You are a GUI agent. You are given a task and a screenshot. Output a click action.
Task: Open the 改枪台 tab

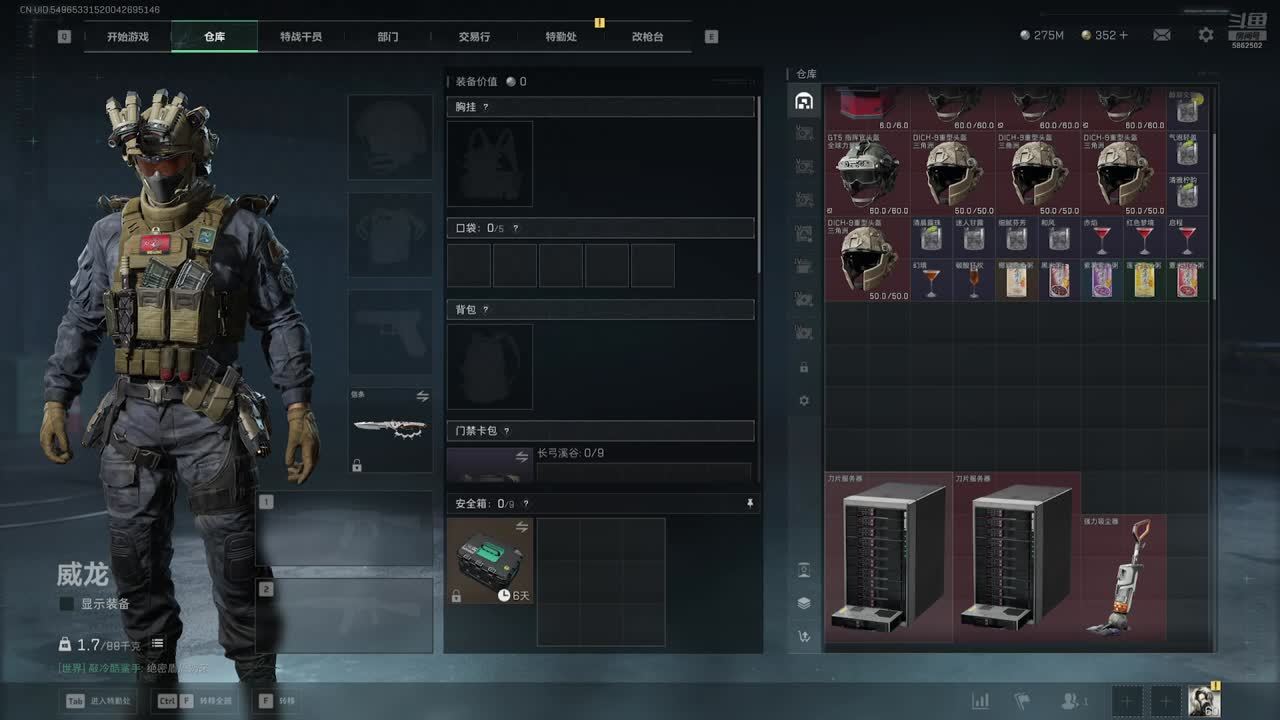coord(647,37)
